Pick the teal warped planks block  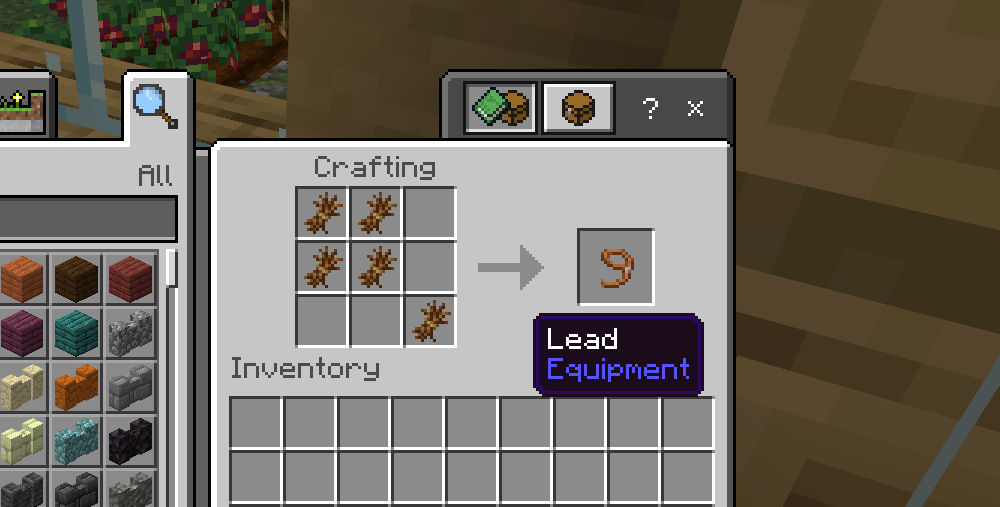[x=77, y=332]
